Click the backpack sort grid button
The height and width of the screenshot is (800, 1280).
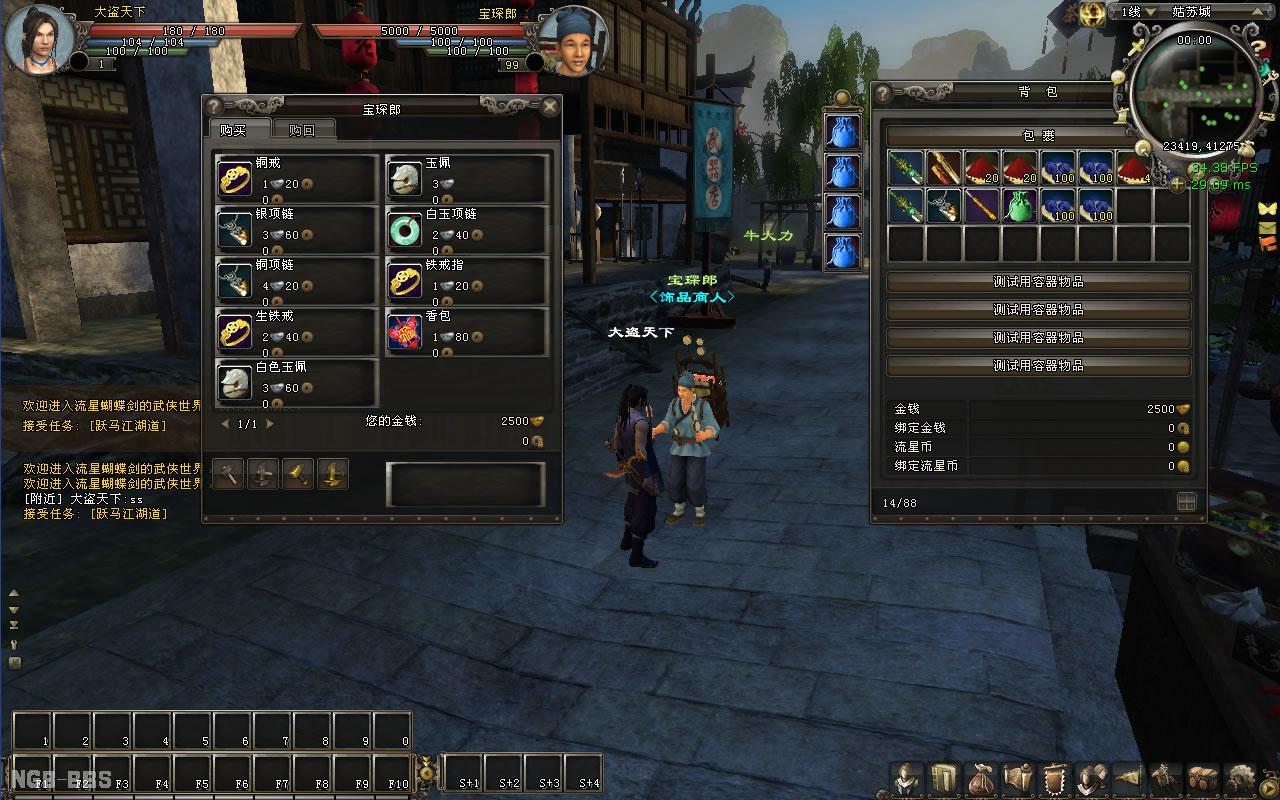click(1186, 502)
